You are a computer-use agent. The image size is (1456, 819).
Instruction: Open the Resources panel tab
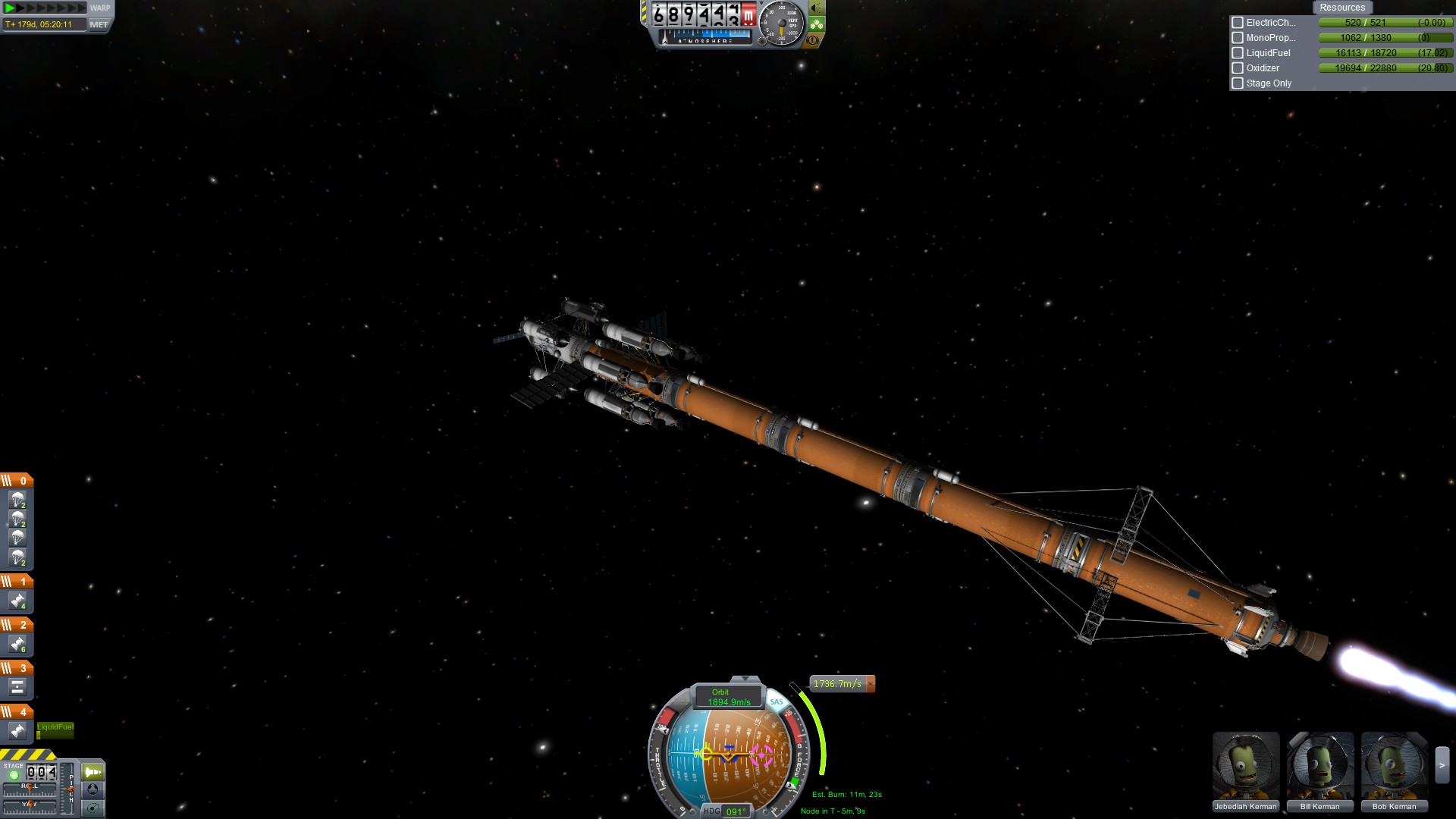pos(1341,8)
